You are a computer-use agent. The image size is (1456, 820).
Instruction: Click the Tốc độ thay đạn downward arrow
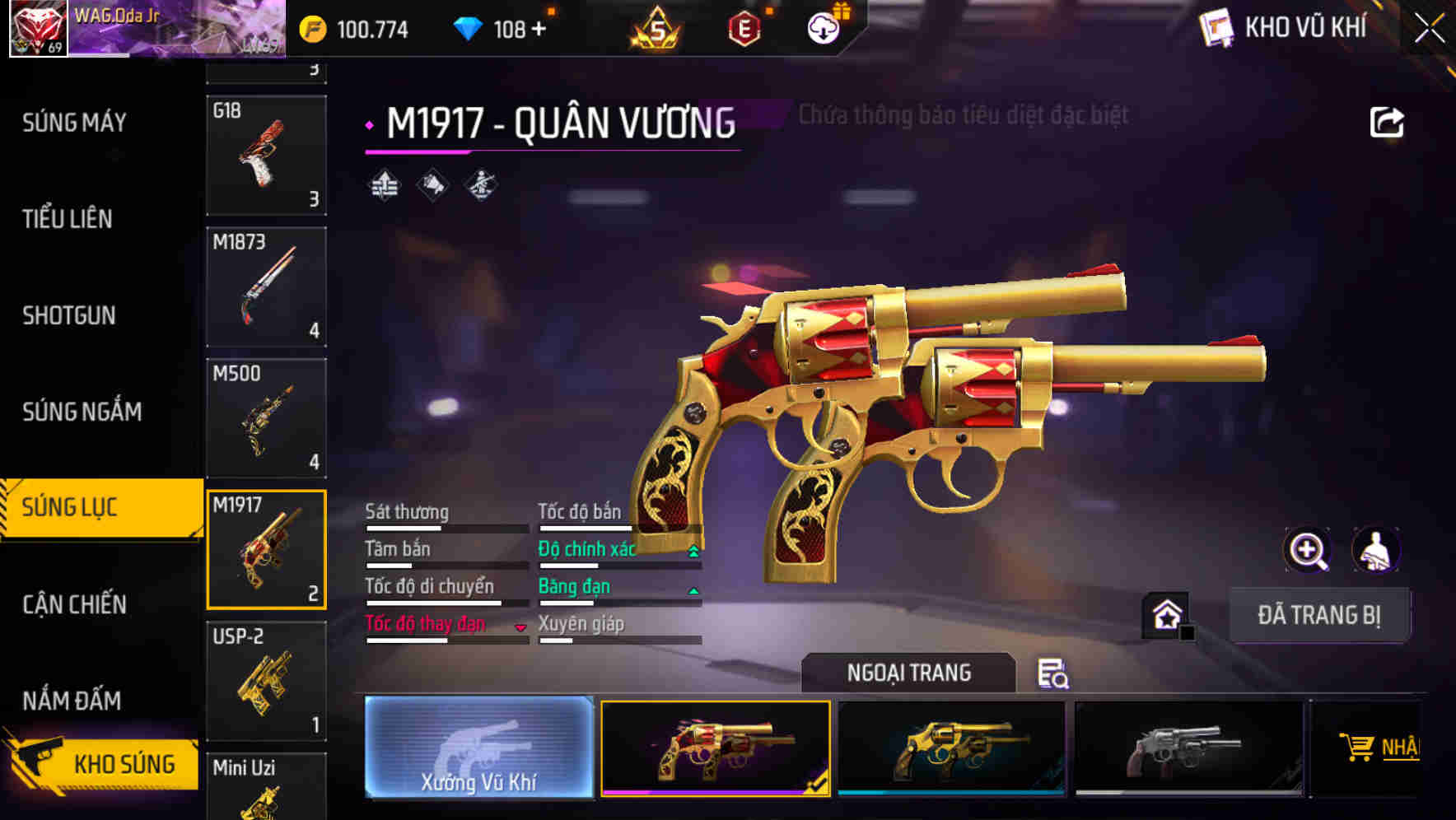[520, 627]
